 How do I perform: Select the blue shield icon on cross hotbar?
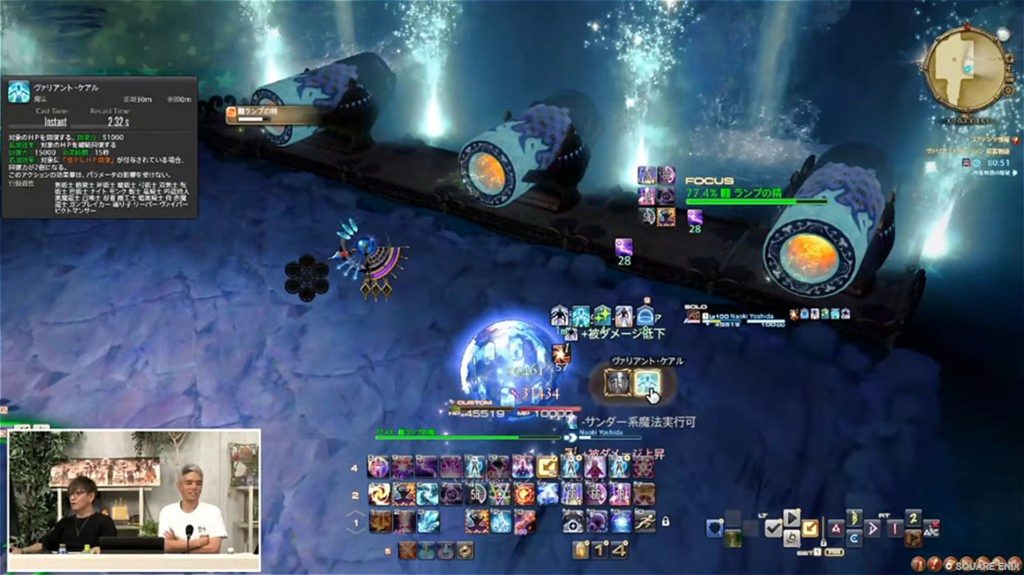(714, 528)
